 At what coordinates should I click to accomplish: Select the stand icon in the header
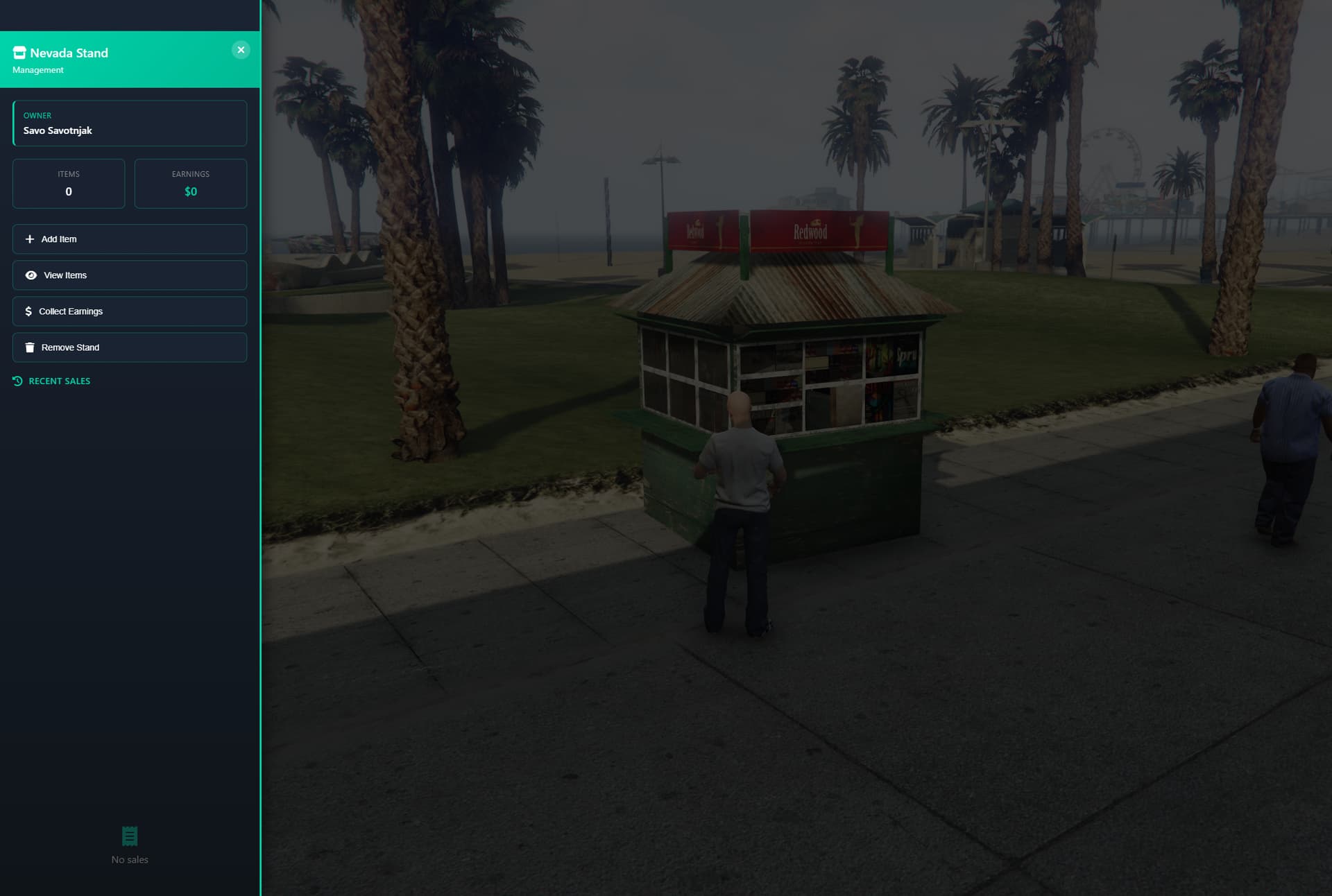tap(19, 52)
